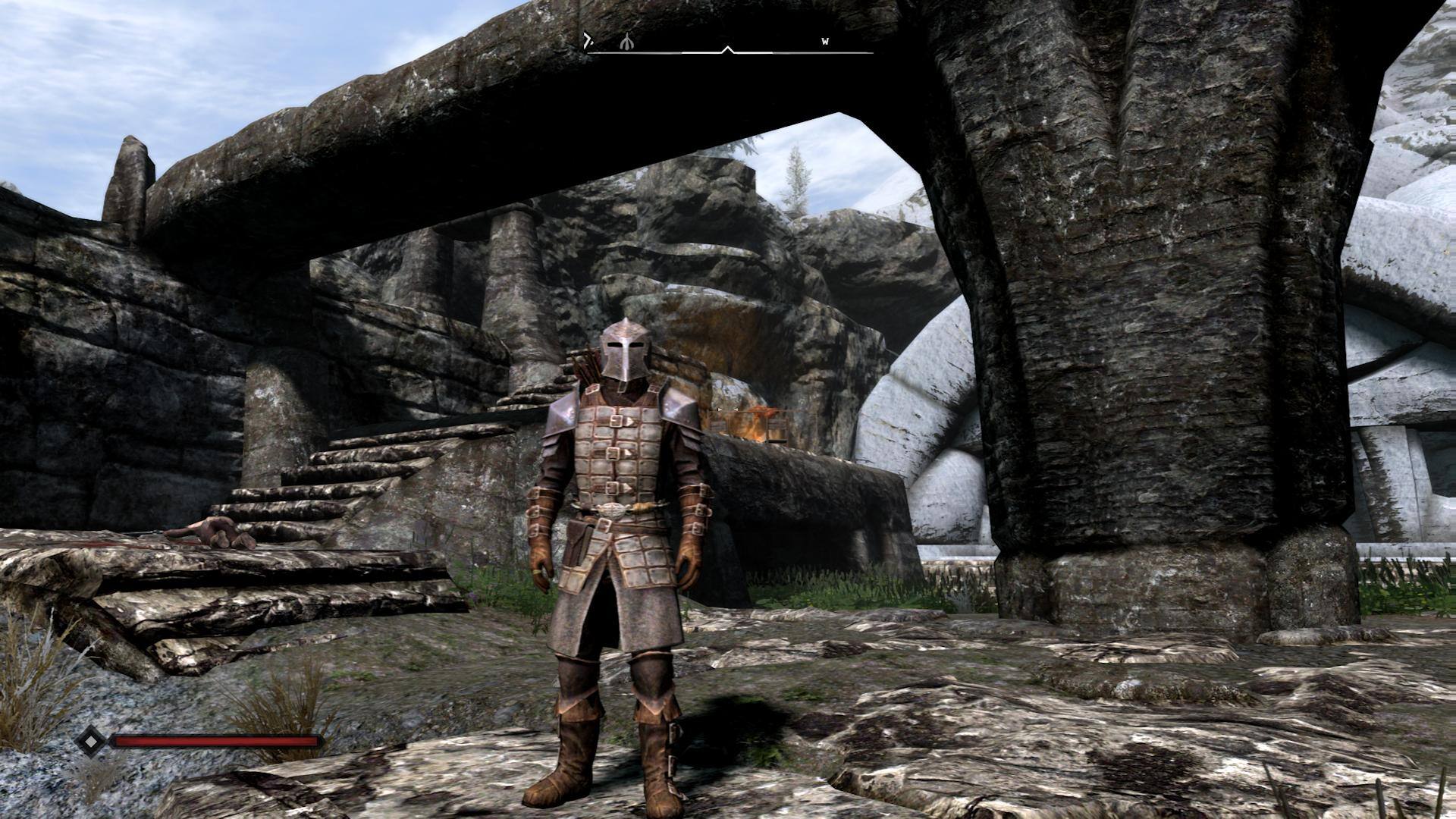Click the claw-shaped location marker on the compass
This screenshot has height=819, width=1456.
(626, 42)
